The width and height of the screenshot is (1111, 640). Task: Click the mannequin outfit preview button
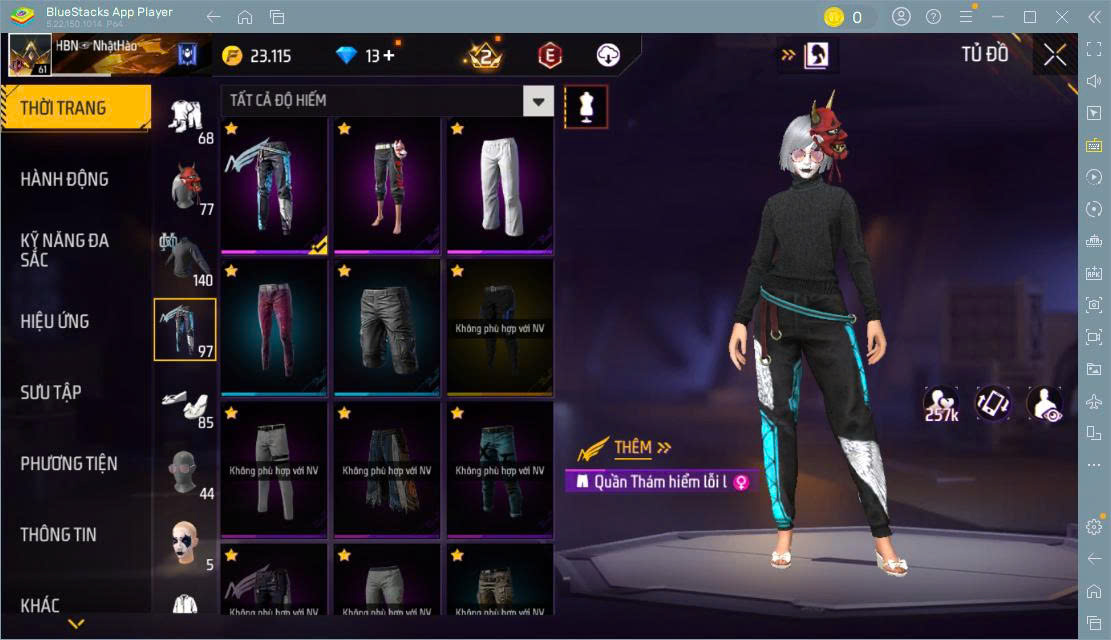586,106
